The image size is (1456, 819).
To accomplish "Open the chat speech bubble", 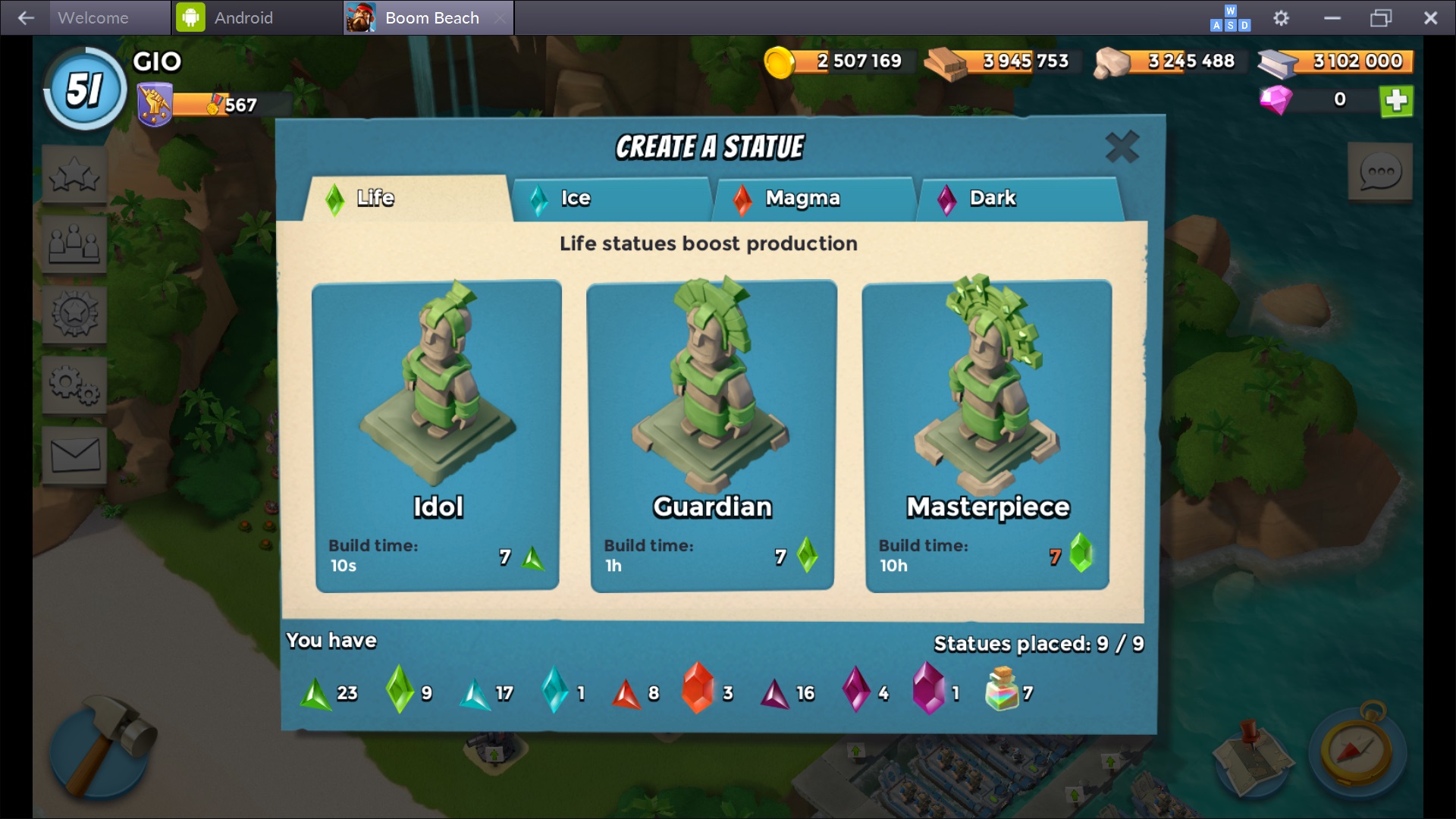I will [1379, 173].
